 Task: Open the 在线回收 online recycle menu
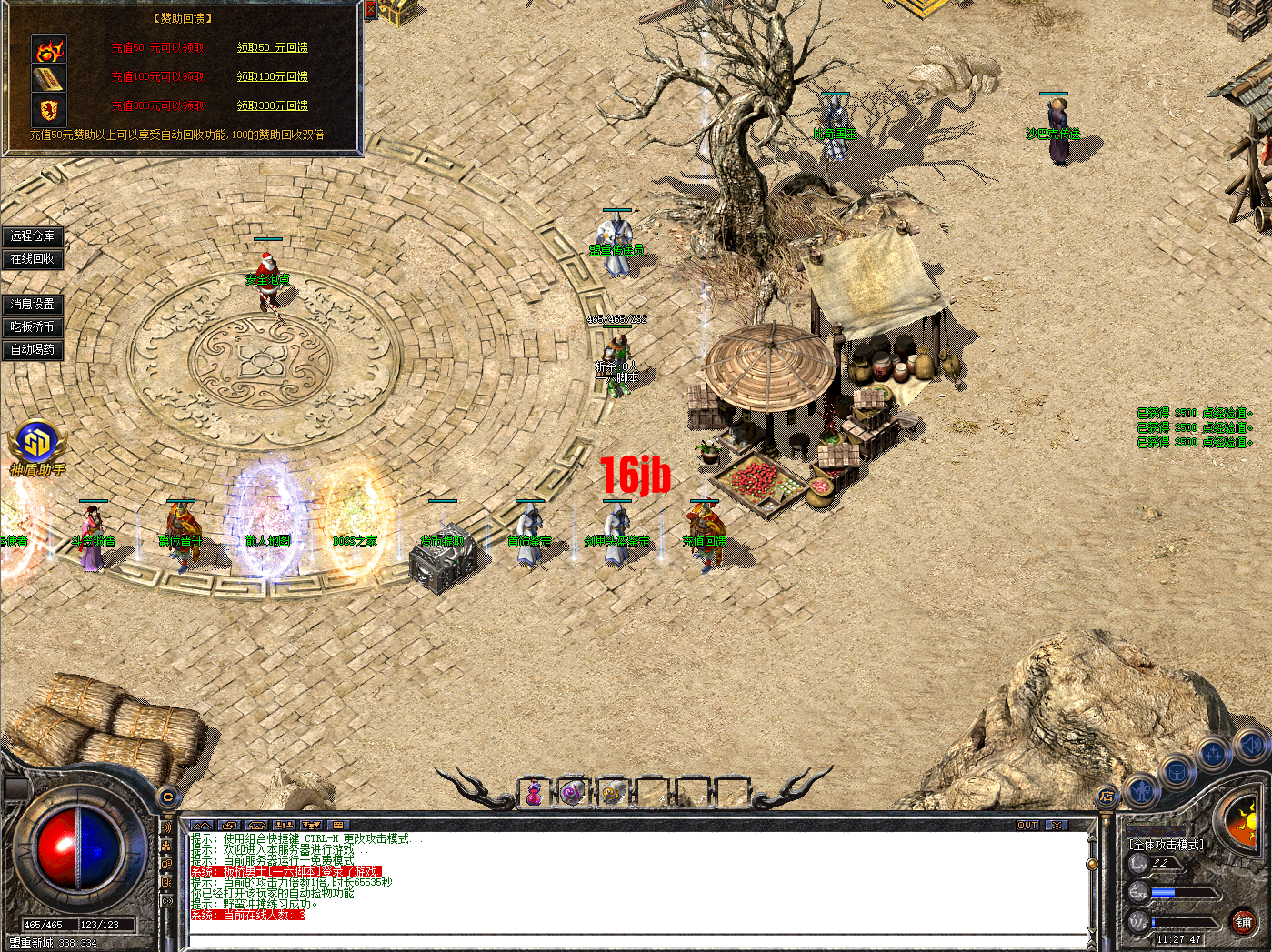(33, 259)
